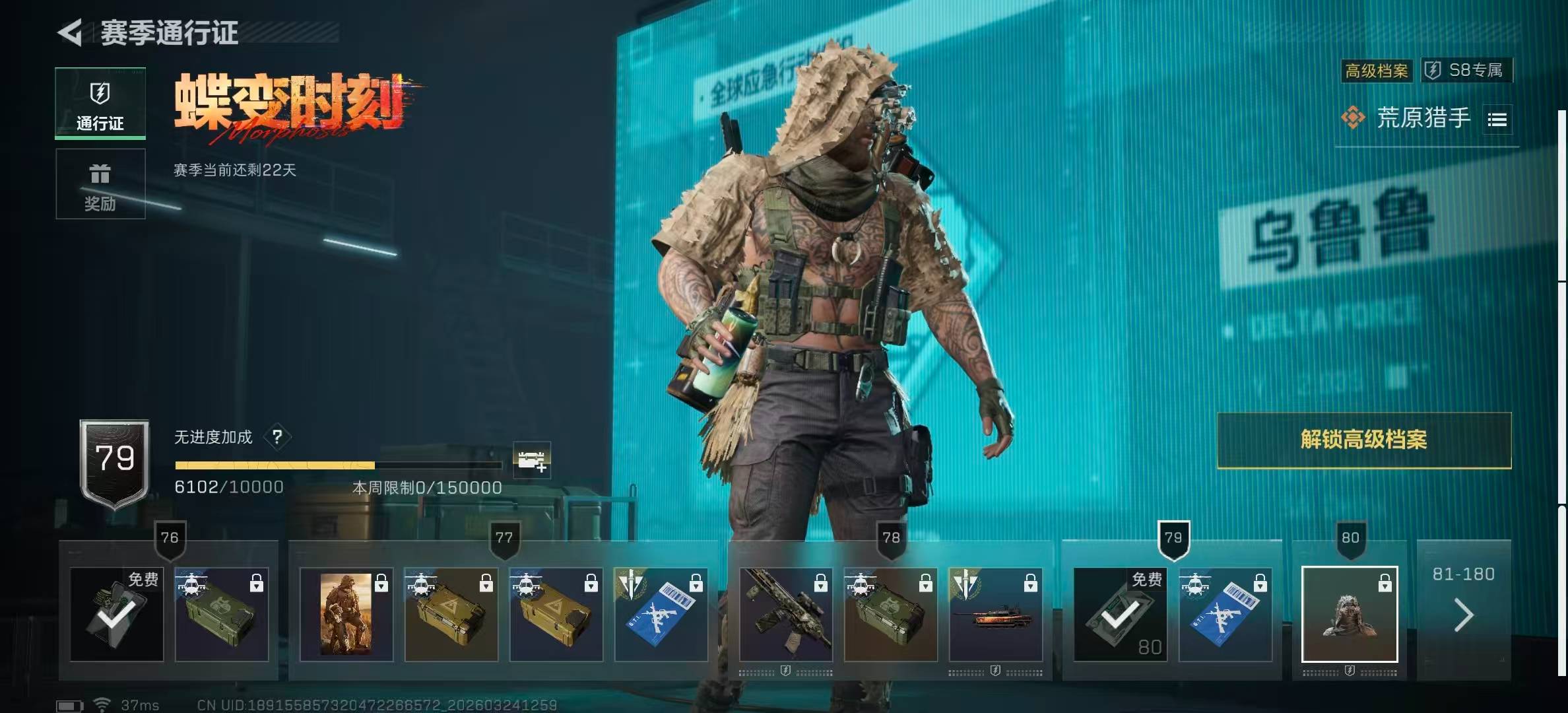Click the 高级档案 label tag

point(1377,71)
